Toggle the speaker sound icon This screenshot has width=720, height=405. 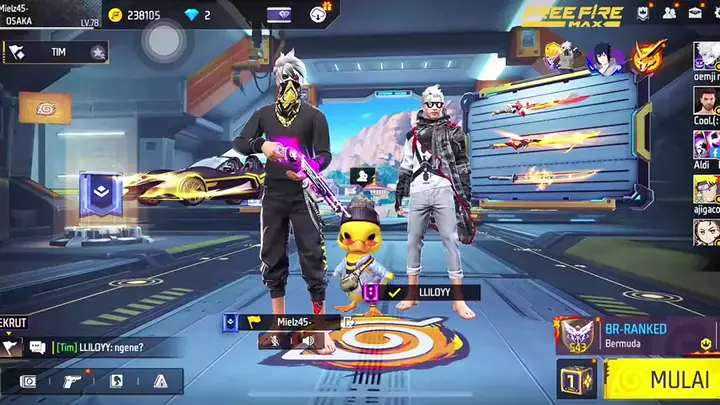[x=308, y=341]
